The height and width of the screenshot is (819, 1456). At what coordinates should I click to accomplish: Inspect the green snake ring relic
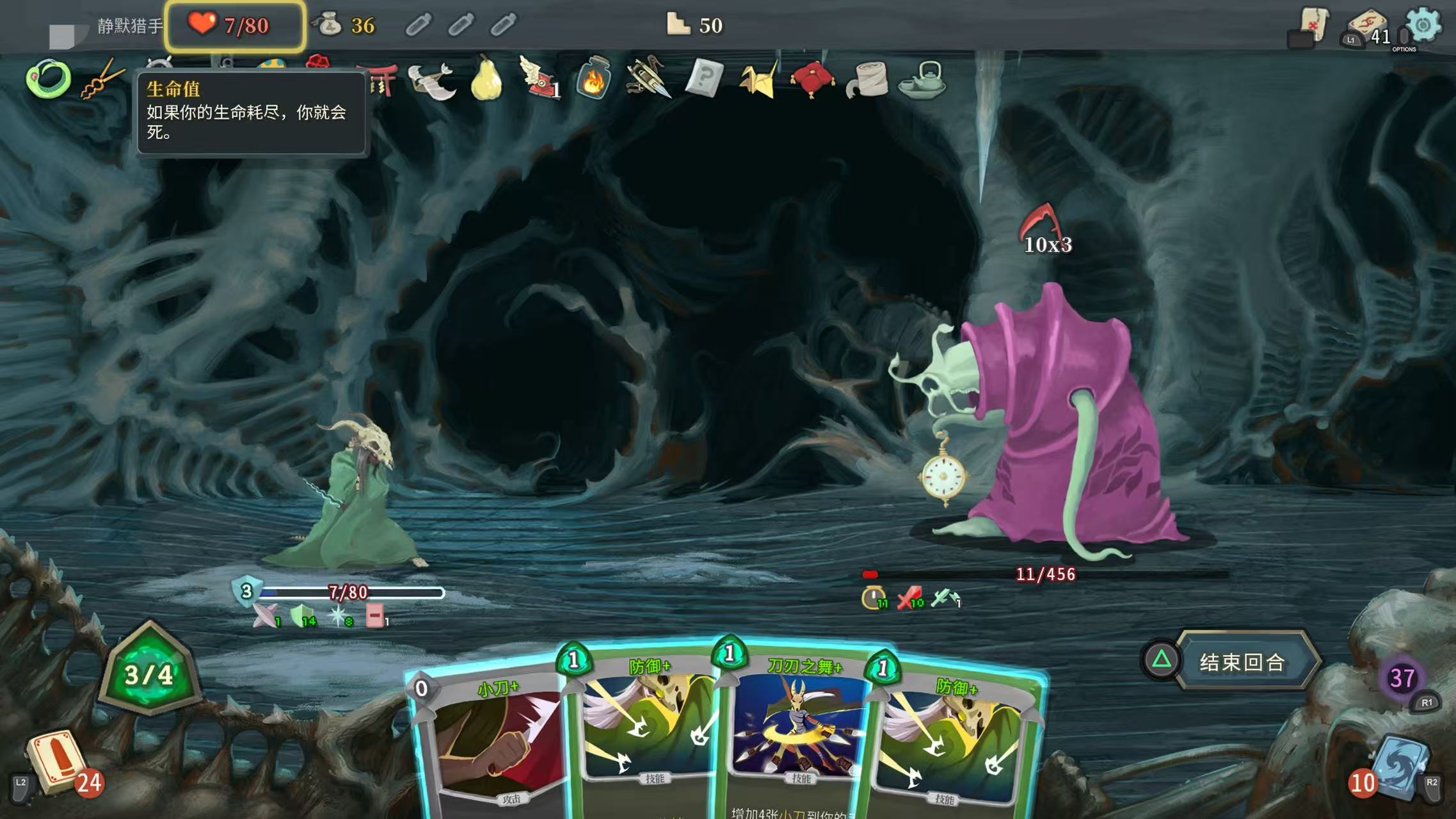pyautogui.click(x=48, y=79)
